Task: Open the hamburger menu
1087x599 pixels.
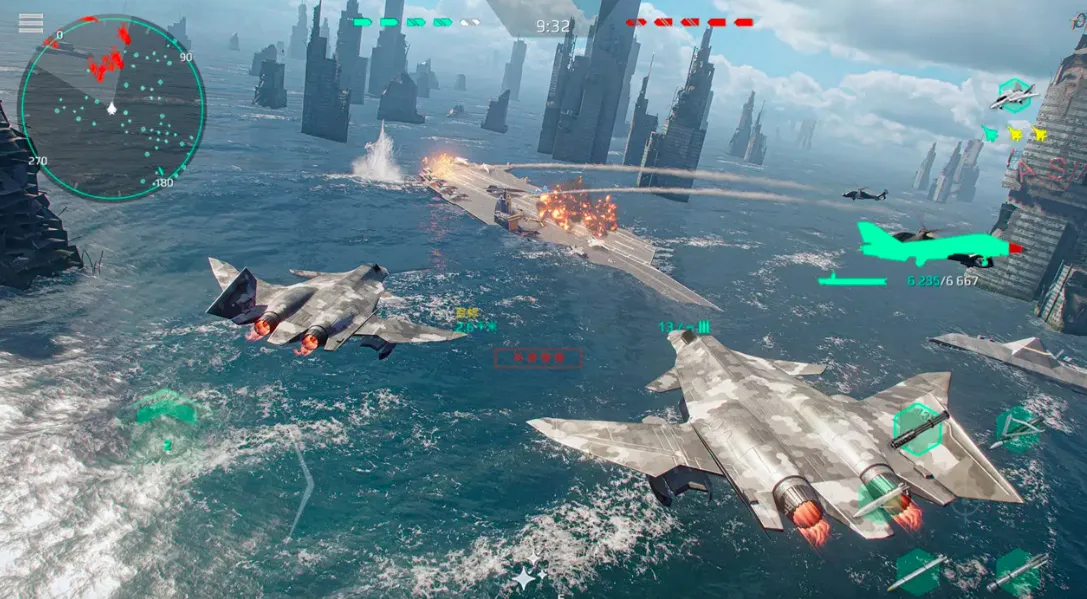Action: pyautogui.click(x=31, y=23)
